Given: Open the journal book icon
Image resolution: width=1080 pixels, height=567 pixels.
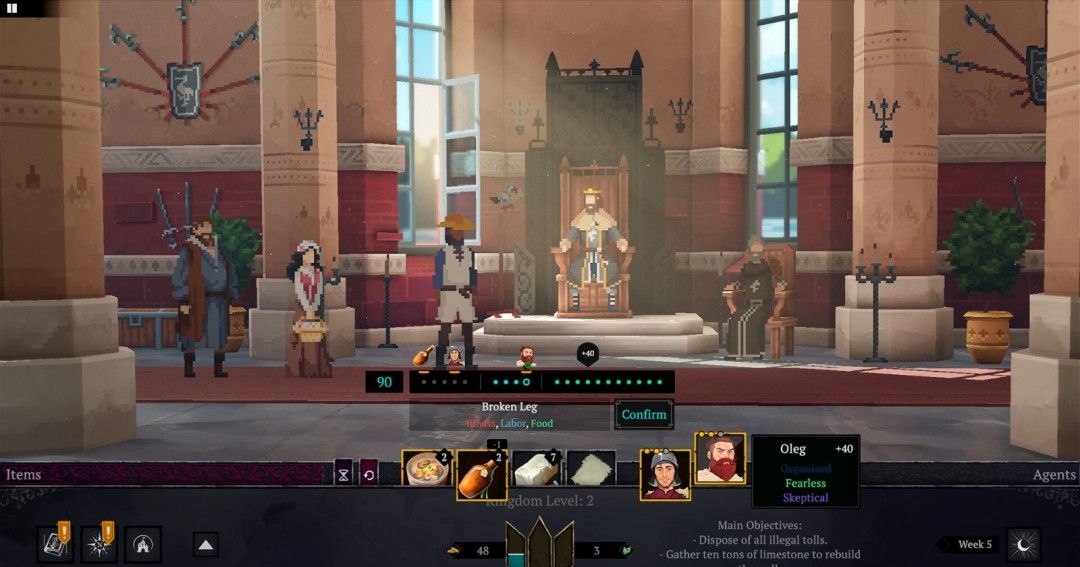Looking at the screenshot, I should click(56, 544).
